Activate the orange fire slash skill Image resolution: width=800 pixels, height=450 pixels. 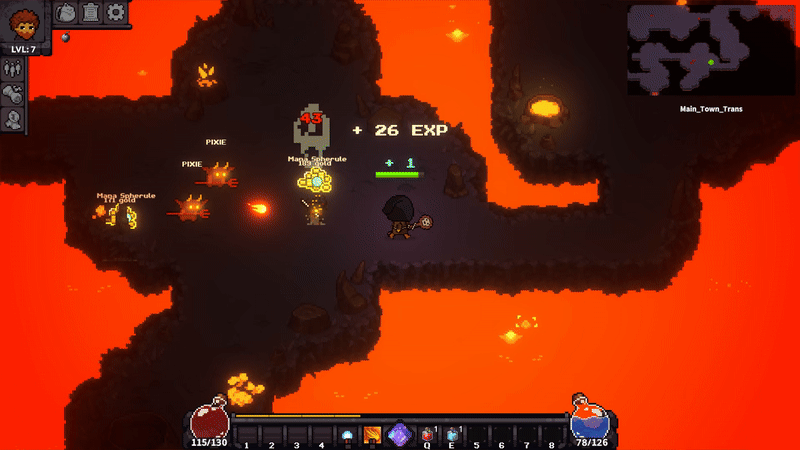[373, 435]
